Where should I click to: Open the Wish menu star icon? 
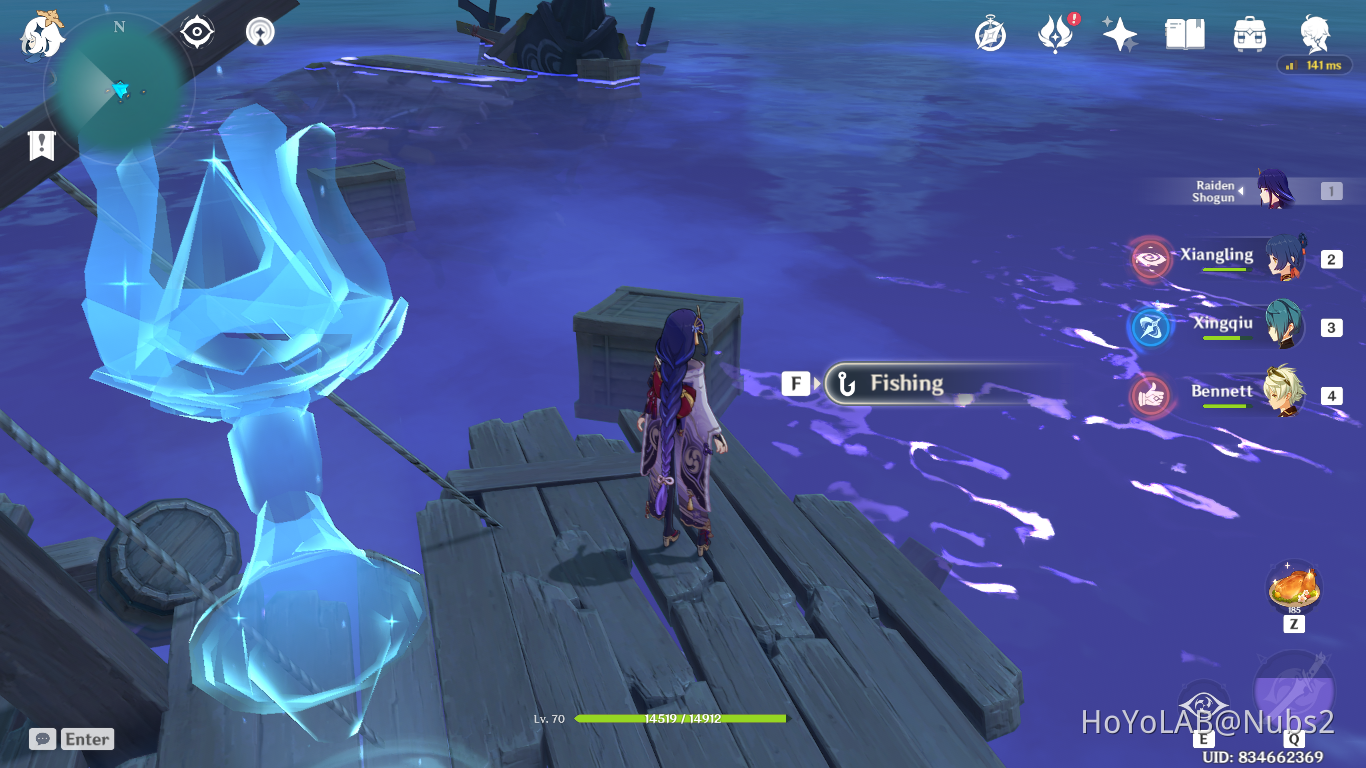coord(1119,33)
